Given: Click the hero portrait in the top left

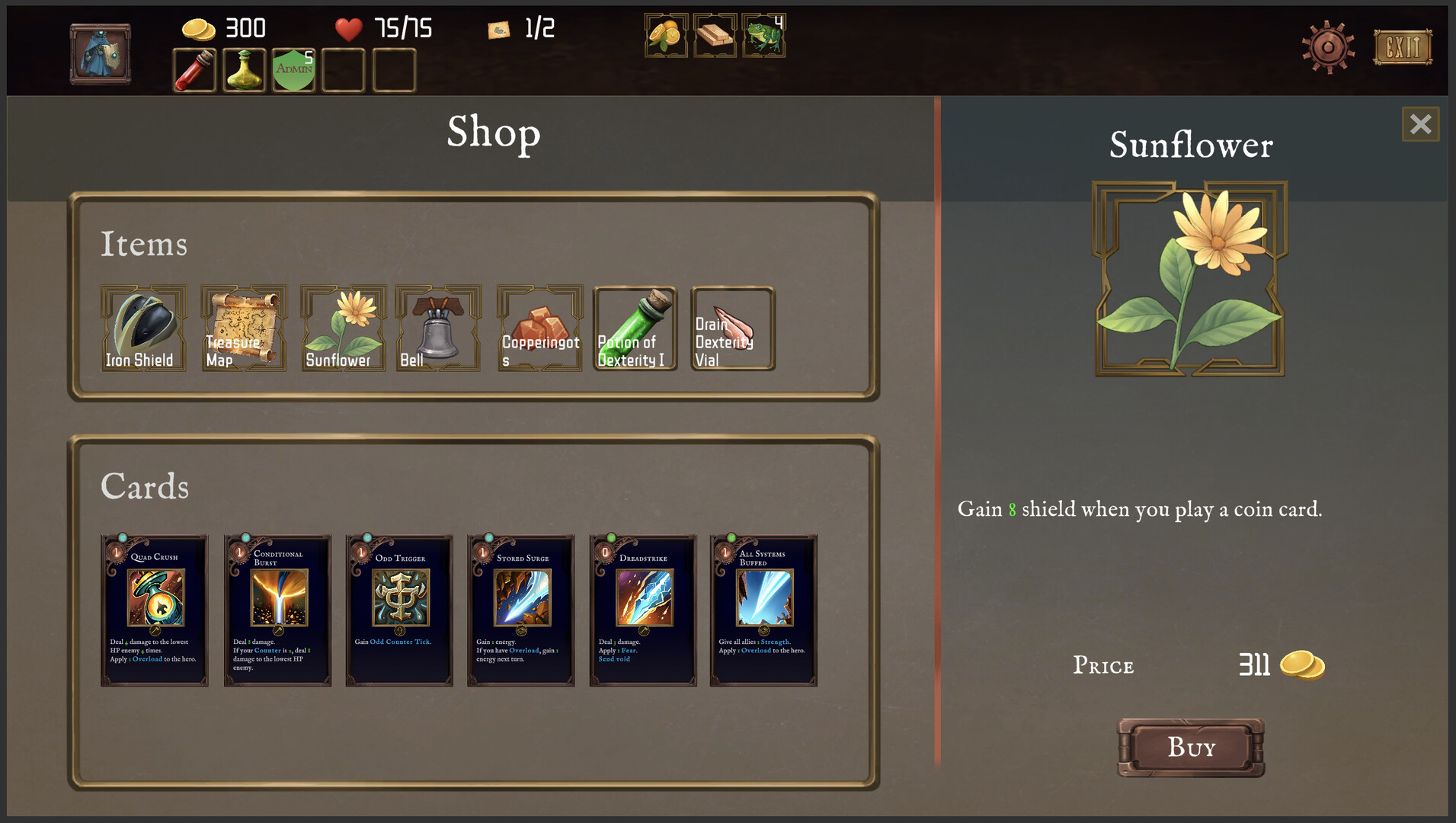Looking at the screenshot, I should click(x=100, y=53).
